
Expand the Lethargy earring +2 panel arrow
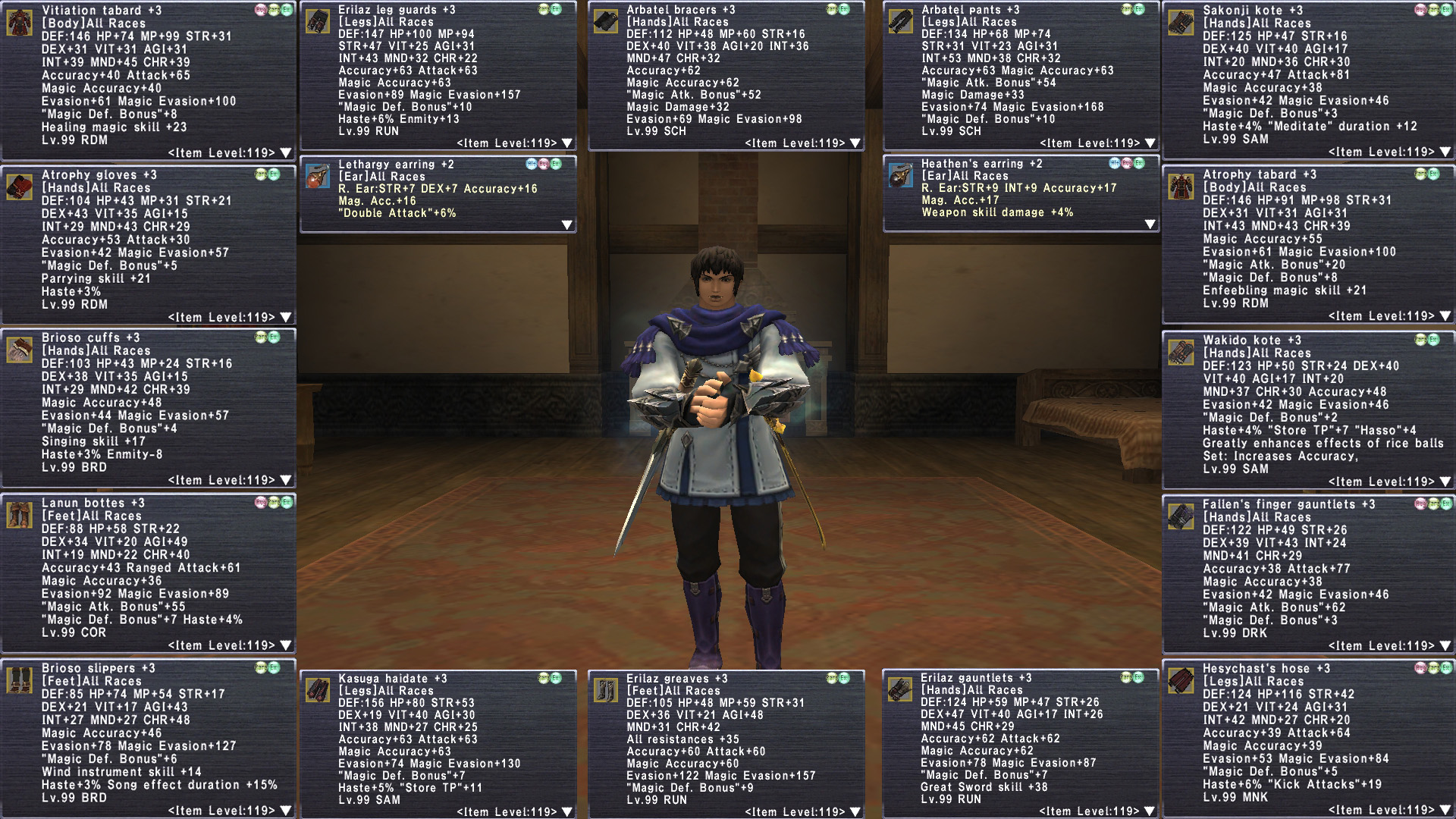(566, 225)
